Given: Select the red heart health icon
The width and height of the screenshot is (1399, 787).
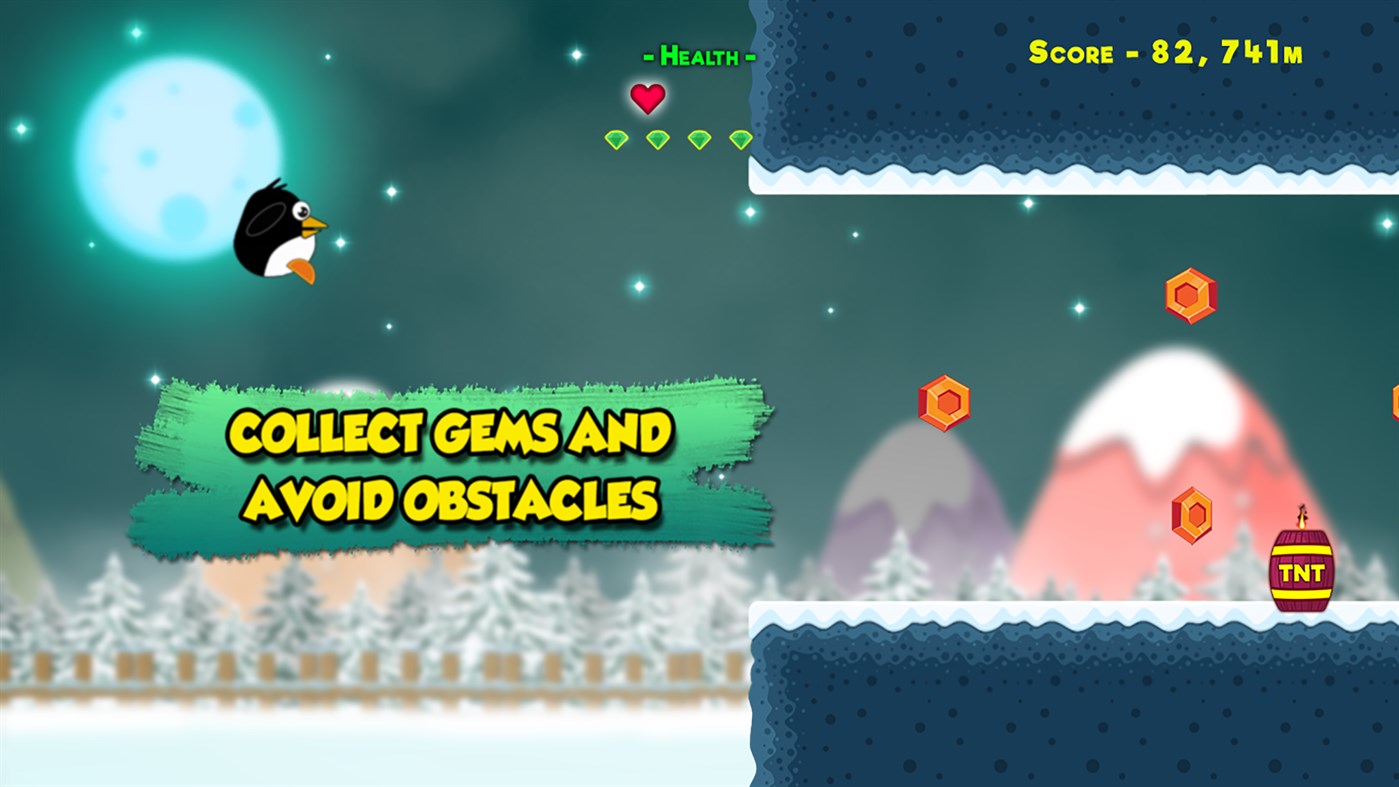Looking at the screenshot, I should point(649,98).
